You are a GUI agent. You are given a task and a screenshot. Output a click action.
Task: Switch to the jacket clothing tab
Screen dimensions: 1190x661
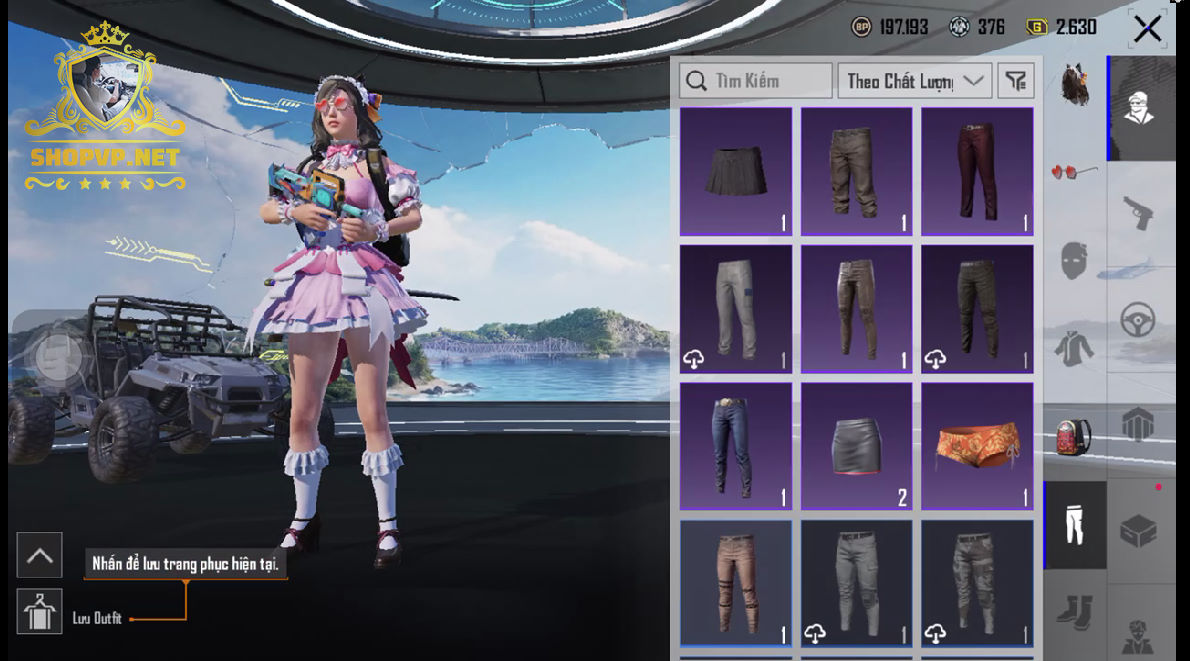coord(1074,348)
